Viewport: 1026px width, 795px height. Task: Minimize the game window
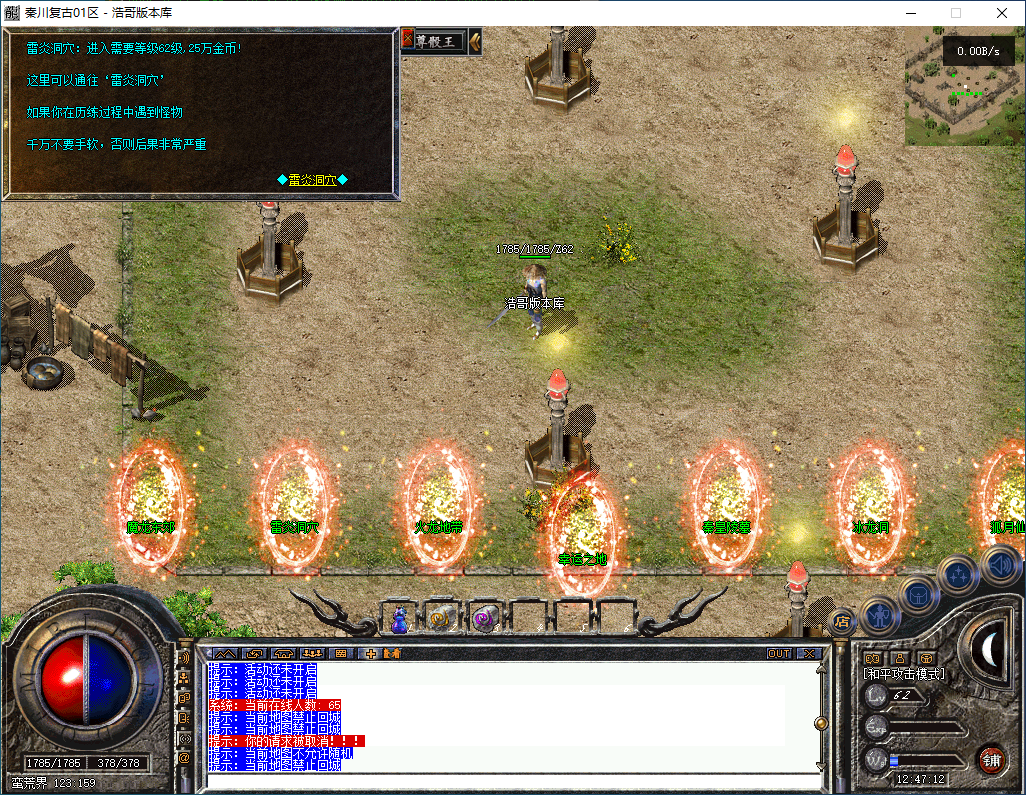click(910, 13)
